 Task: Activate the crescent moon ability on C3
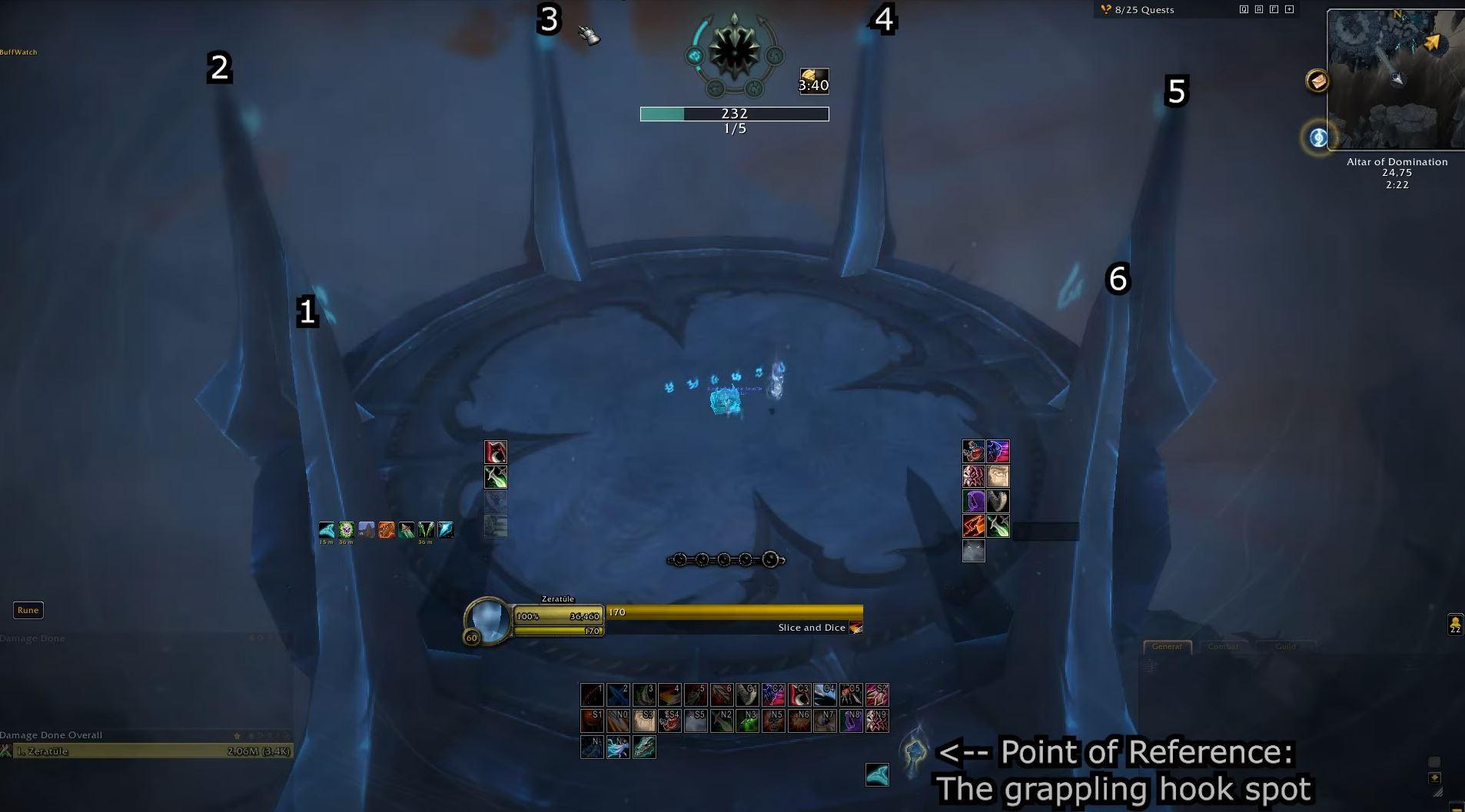pyautogui.click(x=799, y=695)
